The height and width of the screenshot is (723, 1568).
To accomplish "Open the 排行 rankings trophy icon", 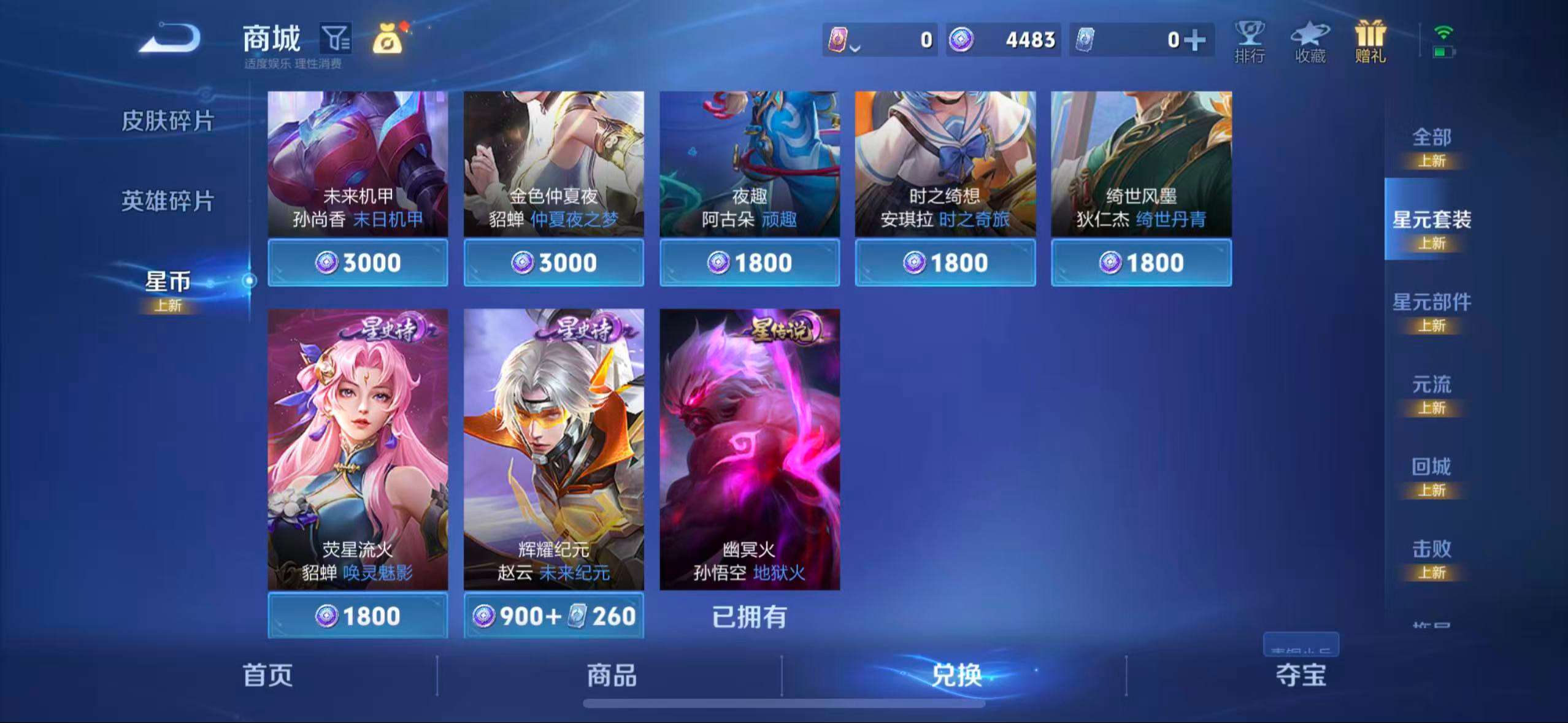I will coord(1248,42).
